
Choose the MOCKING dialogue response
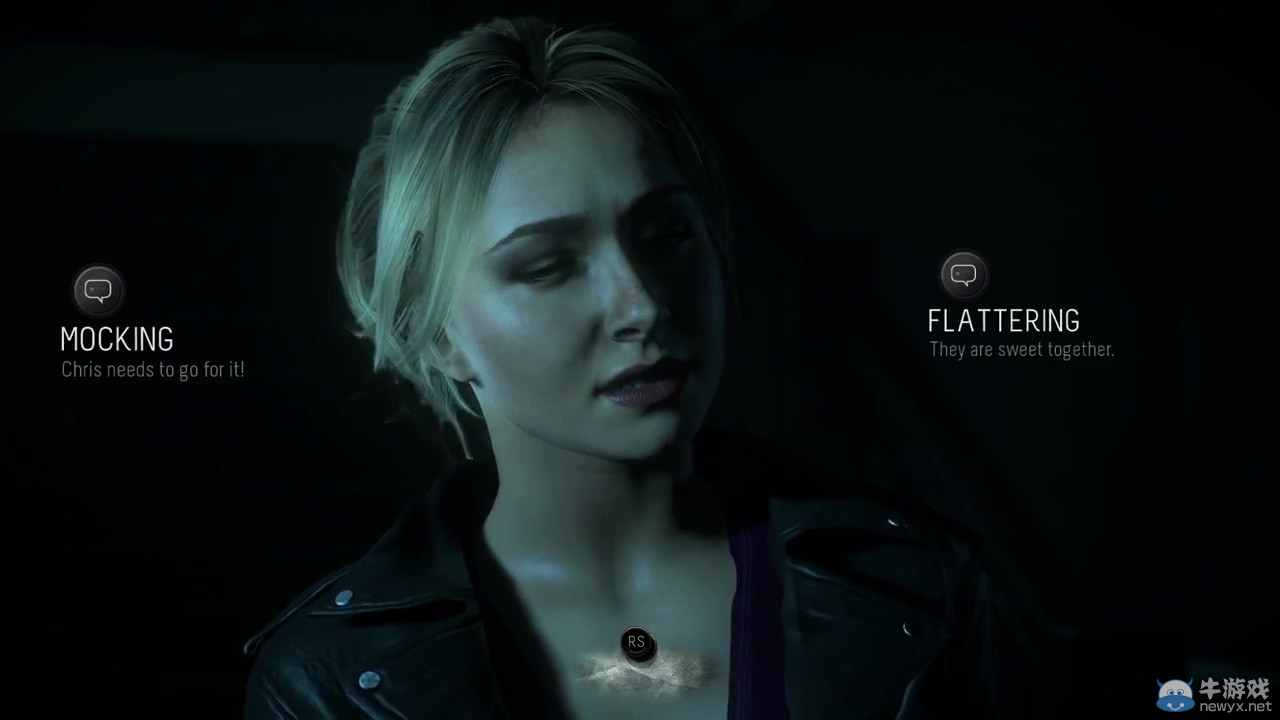pos(117,340)
